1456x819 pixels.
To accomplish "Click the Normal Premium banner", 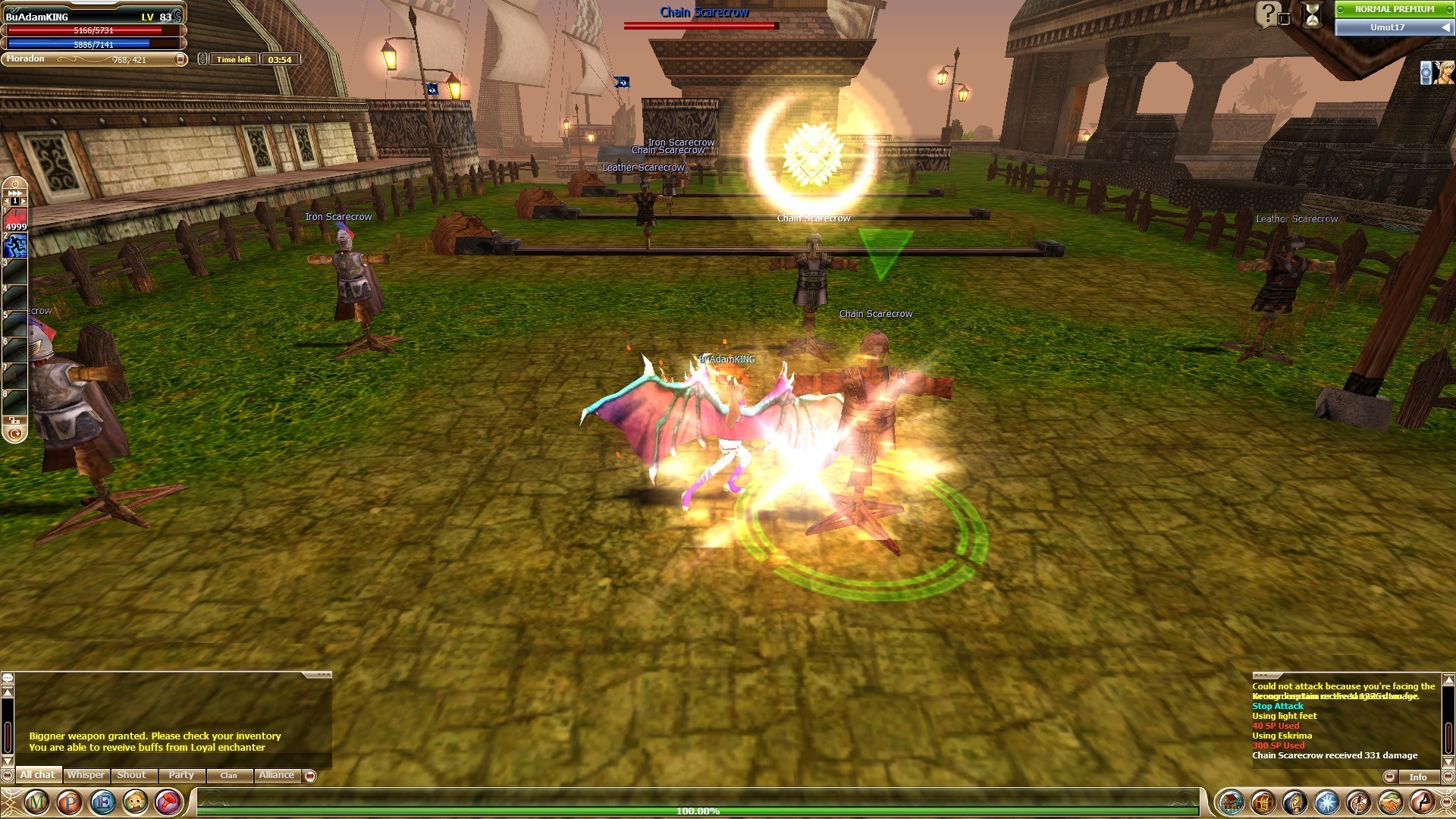I will tap(1394, 9).
